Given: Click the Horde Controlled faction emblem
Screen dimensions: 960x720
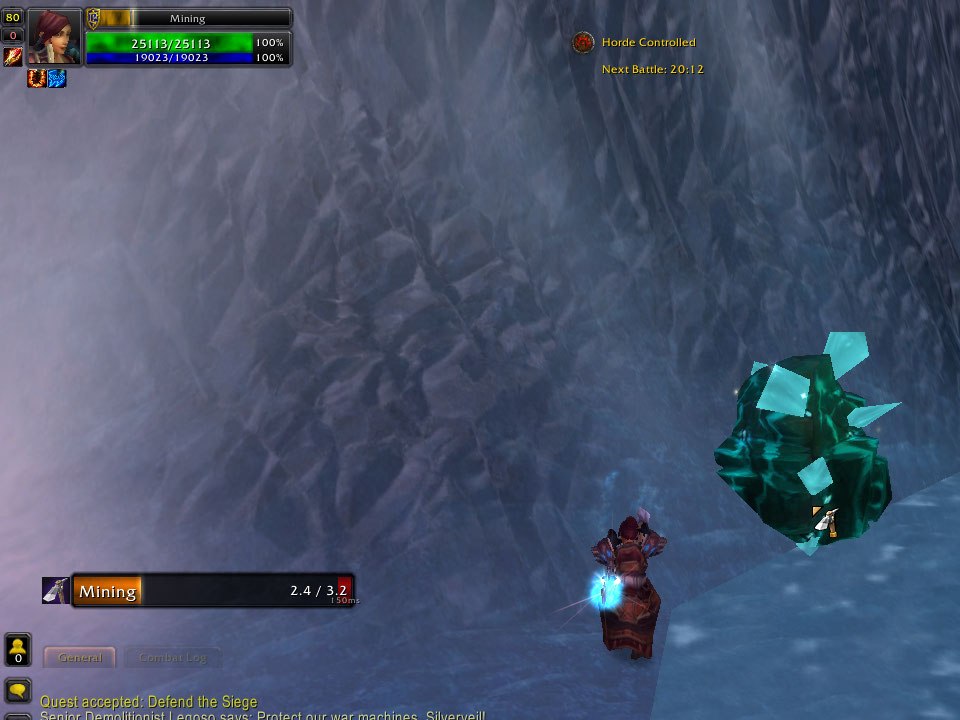Looking at the screenshot, I should [x=584, y=43].
